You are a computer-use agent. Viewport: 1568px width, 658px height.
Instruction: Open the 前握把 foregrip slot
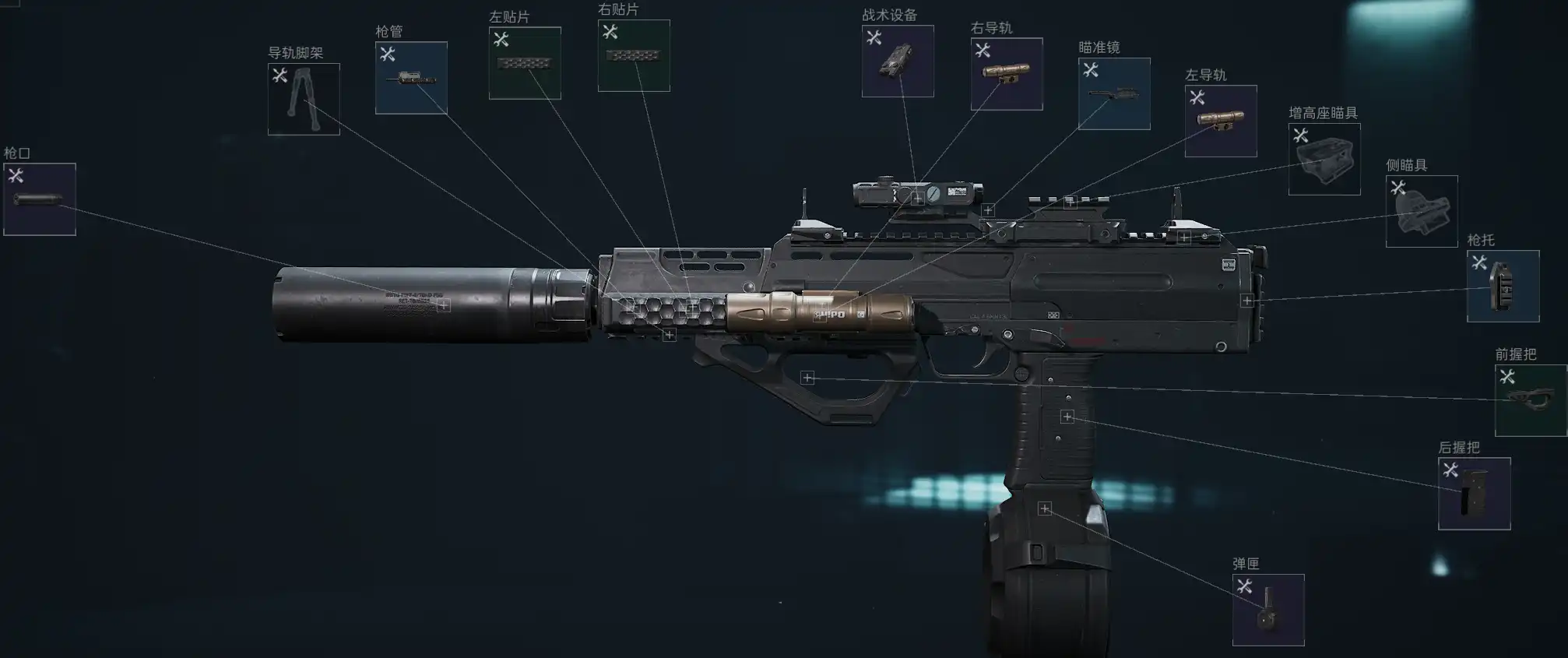point(1531,400)
